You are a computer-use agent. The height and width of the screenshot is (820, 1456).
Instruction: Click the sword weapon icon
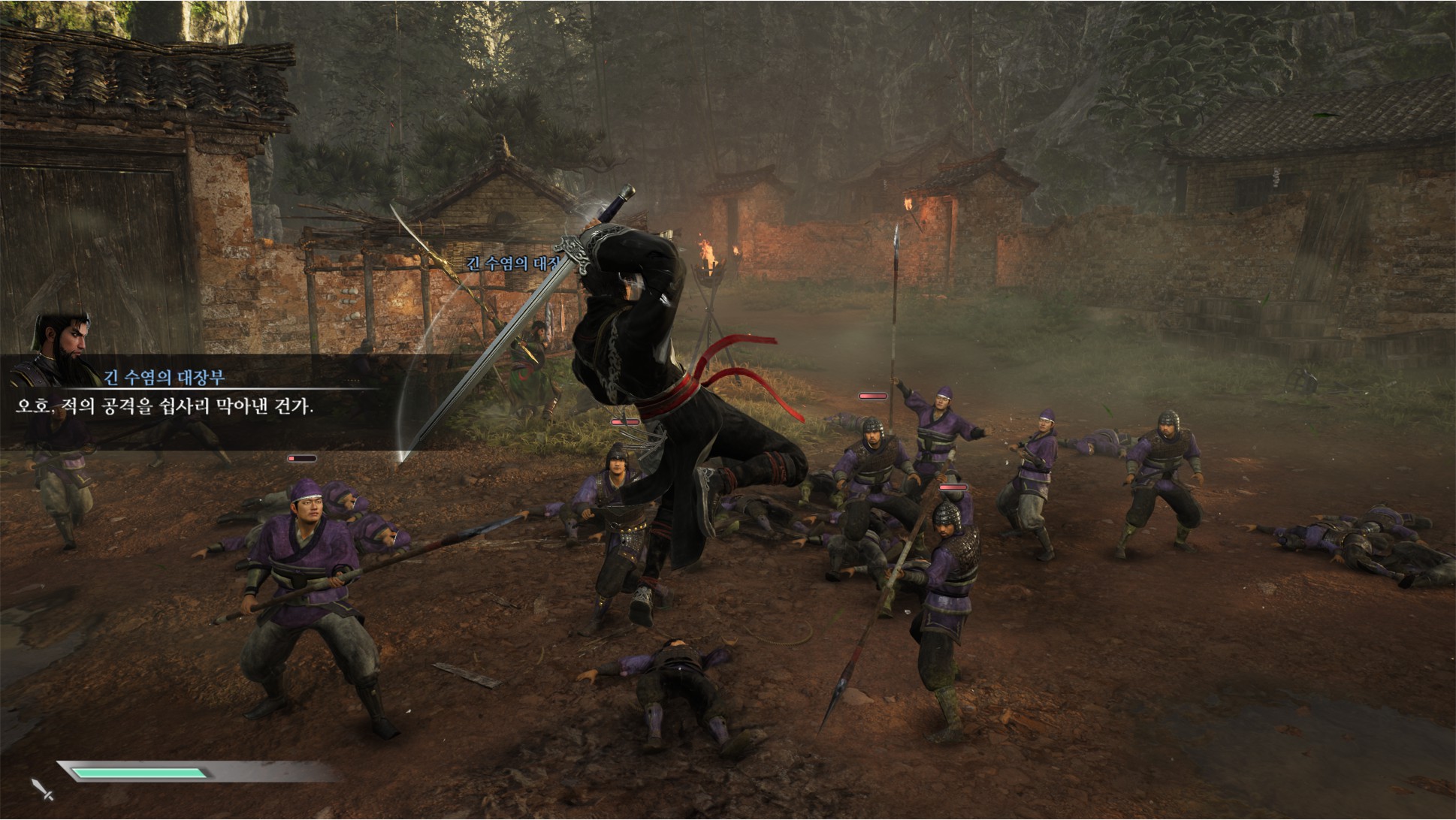point(42,789)
